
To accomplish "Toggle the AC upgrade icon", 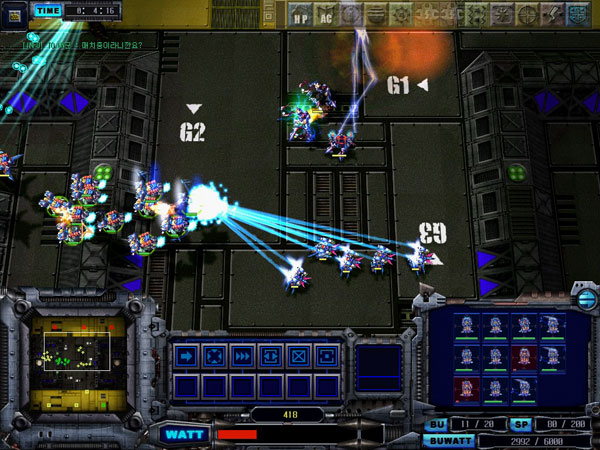I will (x=326, y=15).
